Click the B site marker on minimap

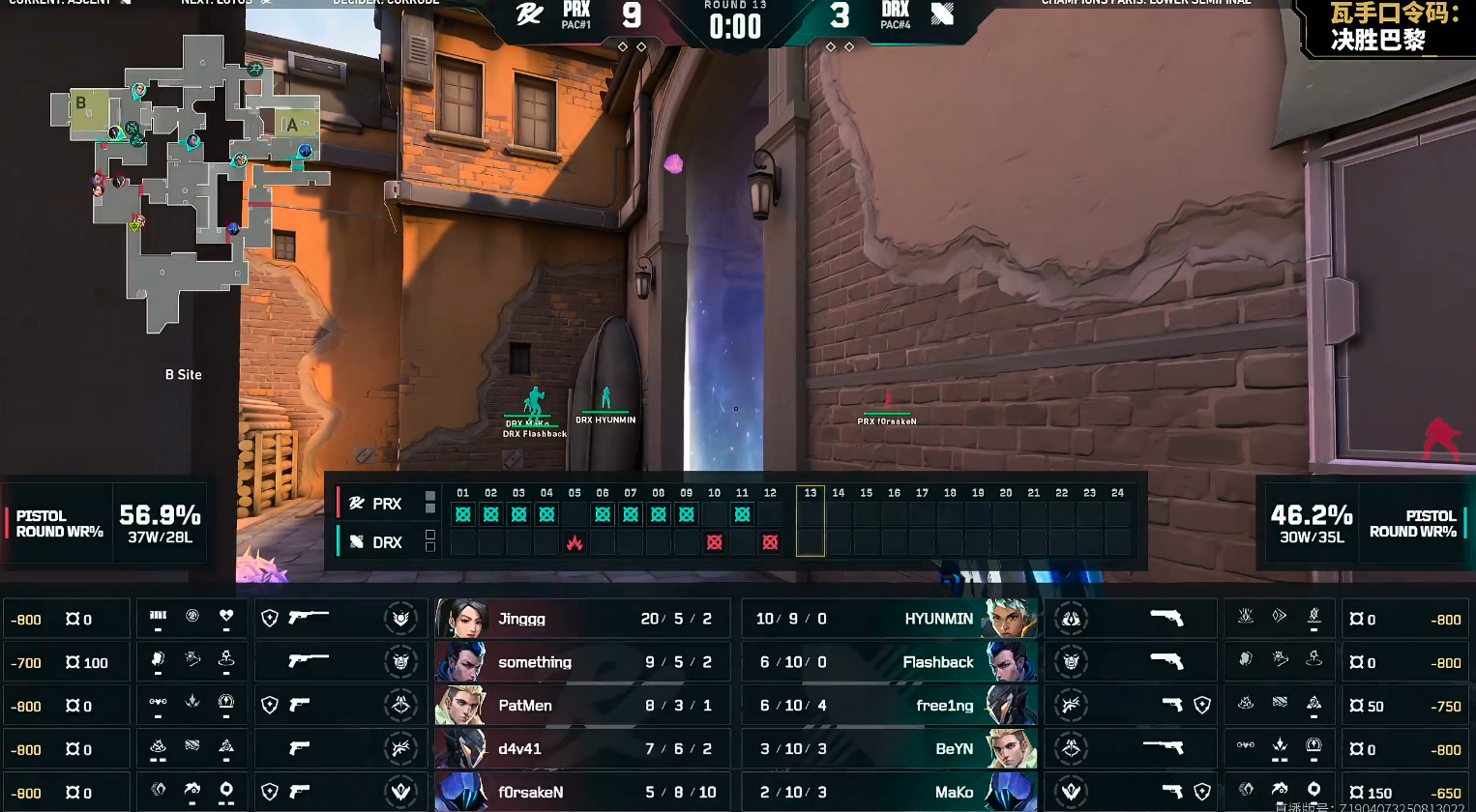tap(81, 103)
